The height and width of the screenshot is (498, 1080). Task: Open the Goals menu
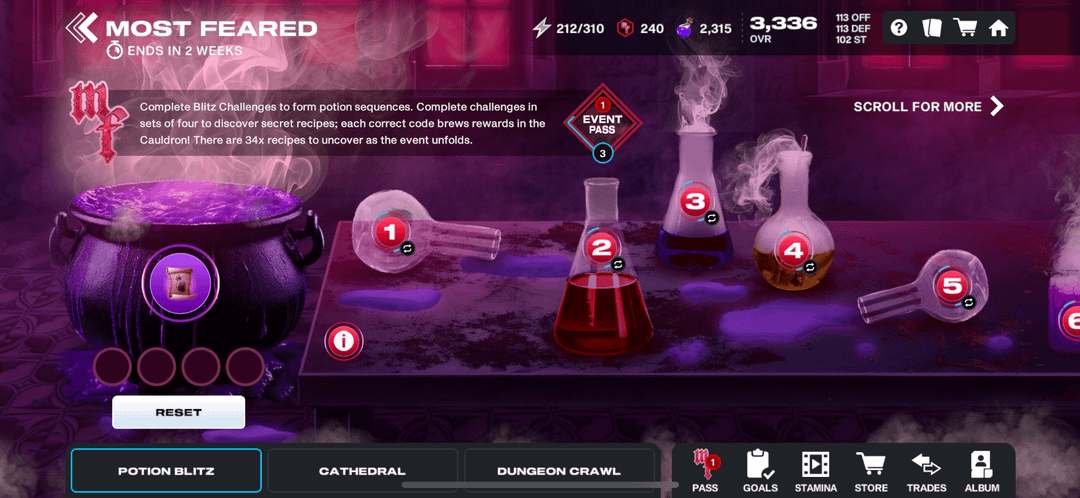coord(760,470)
